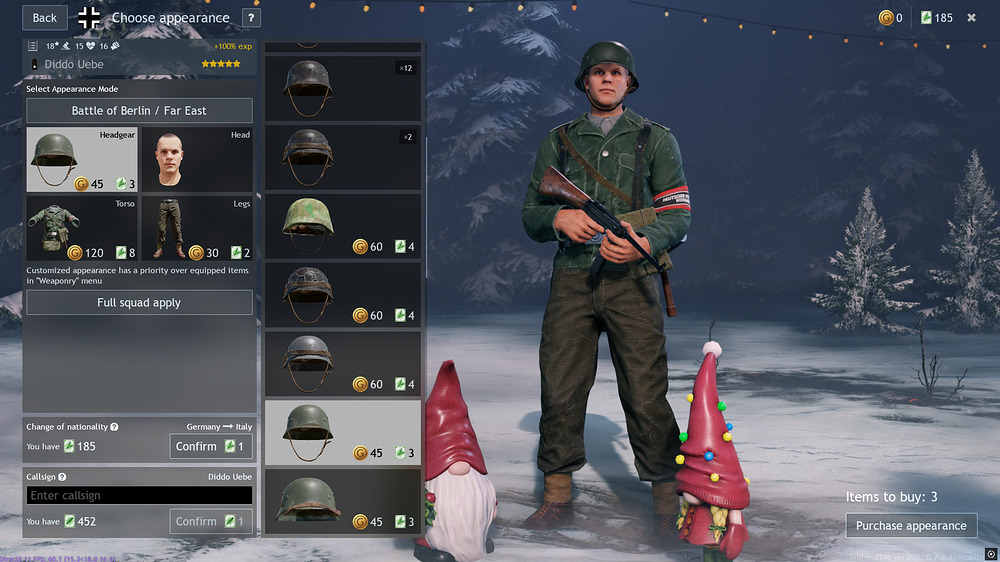Go back using the Back button

[x=45, y=17]
